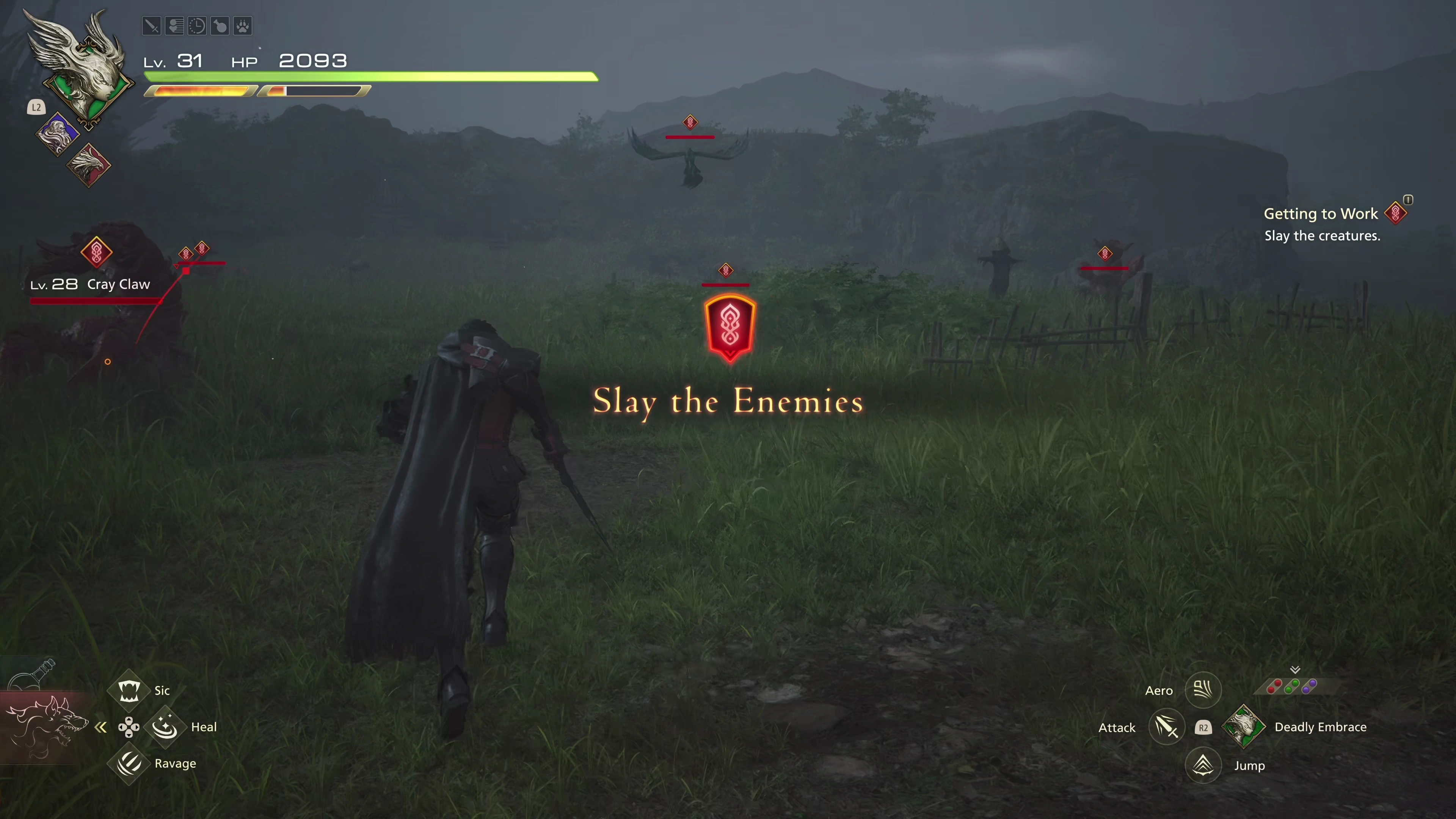Activate the Jump action icon

(x=1203, y=765)
